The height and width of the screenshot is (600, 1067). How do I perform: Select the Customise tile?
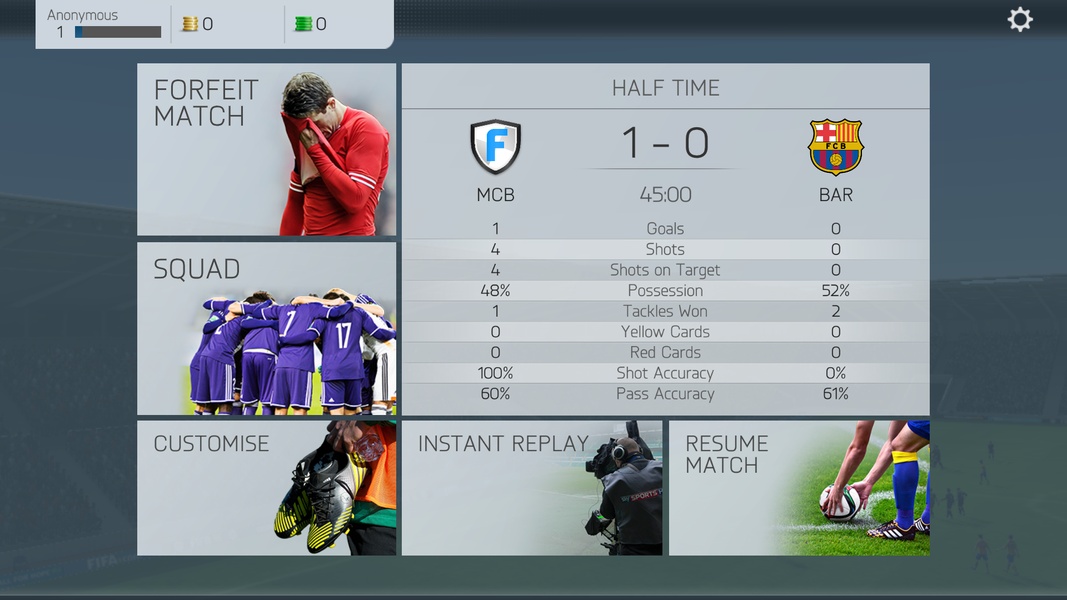click(266, 488)
